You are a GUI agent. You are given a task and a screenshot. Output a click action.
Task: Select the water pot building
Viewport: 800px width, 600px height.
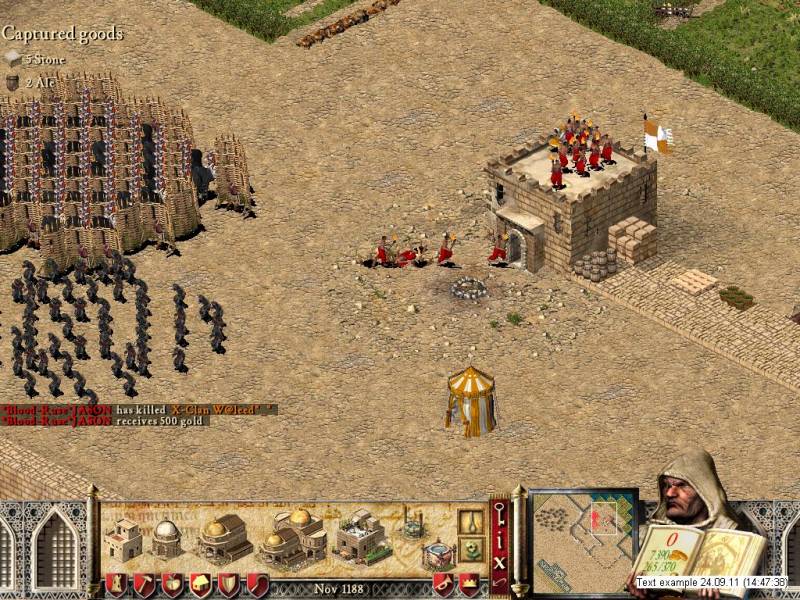(x=436, y=555)
